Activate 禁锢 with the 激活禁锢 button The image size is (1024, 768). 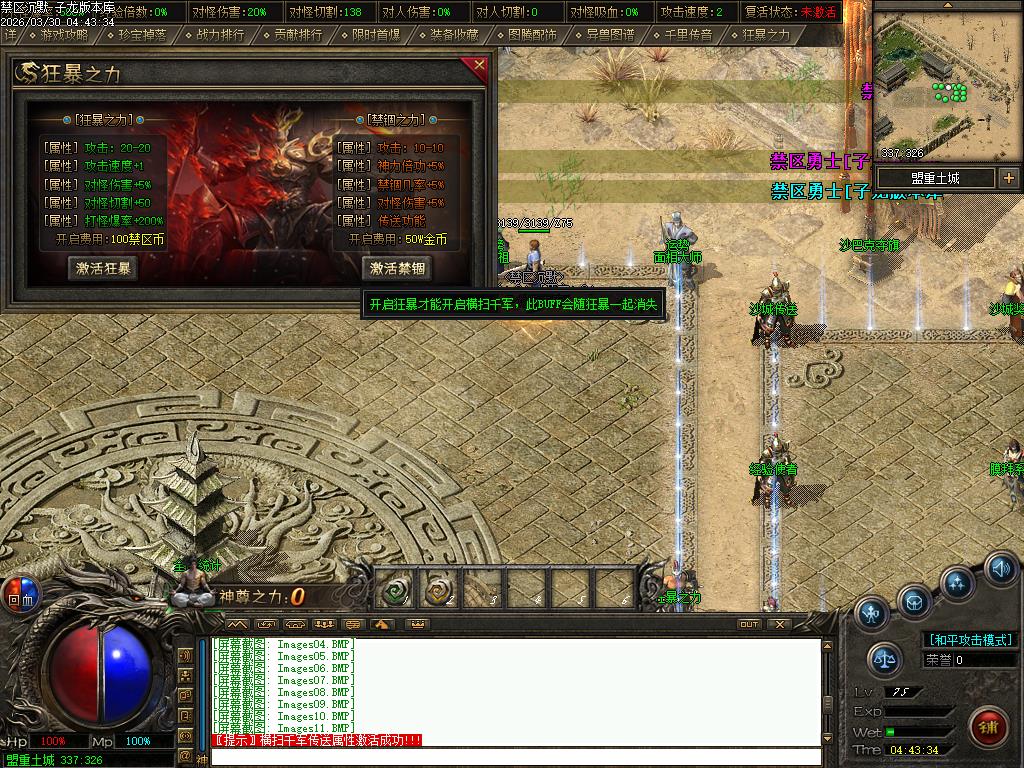pos(397,268)
